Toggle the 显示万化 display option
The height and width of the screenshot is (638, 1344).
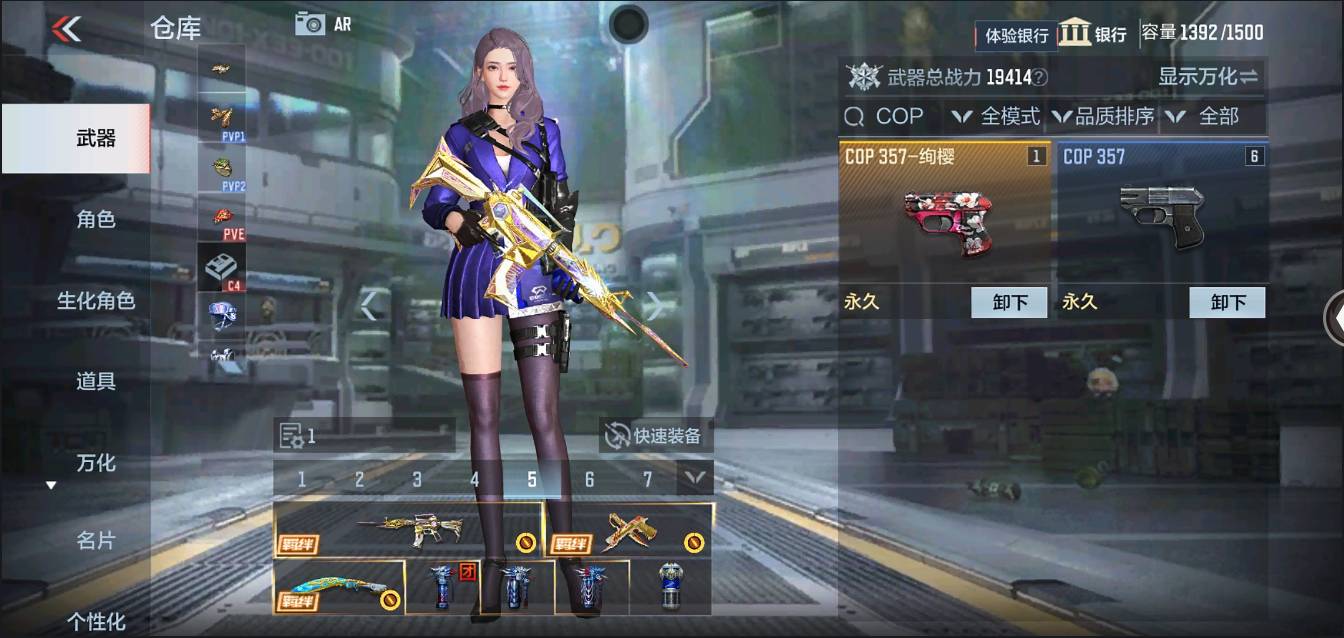tap(1208, 77)
